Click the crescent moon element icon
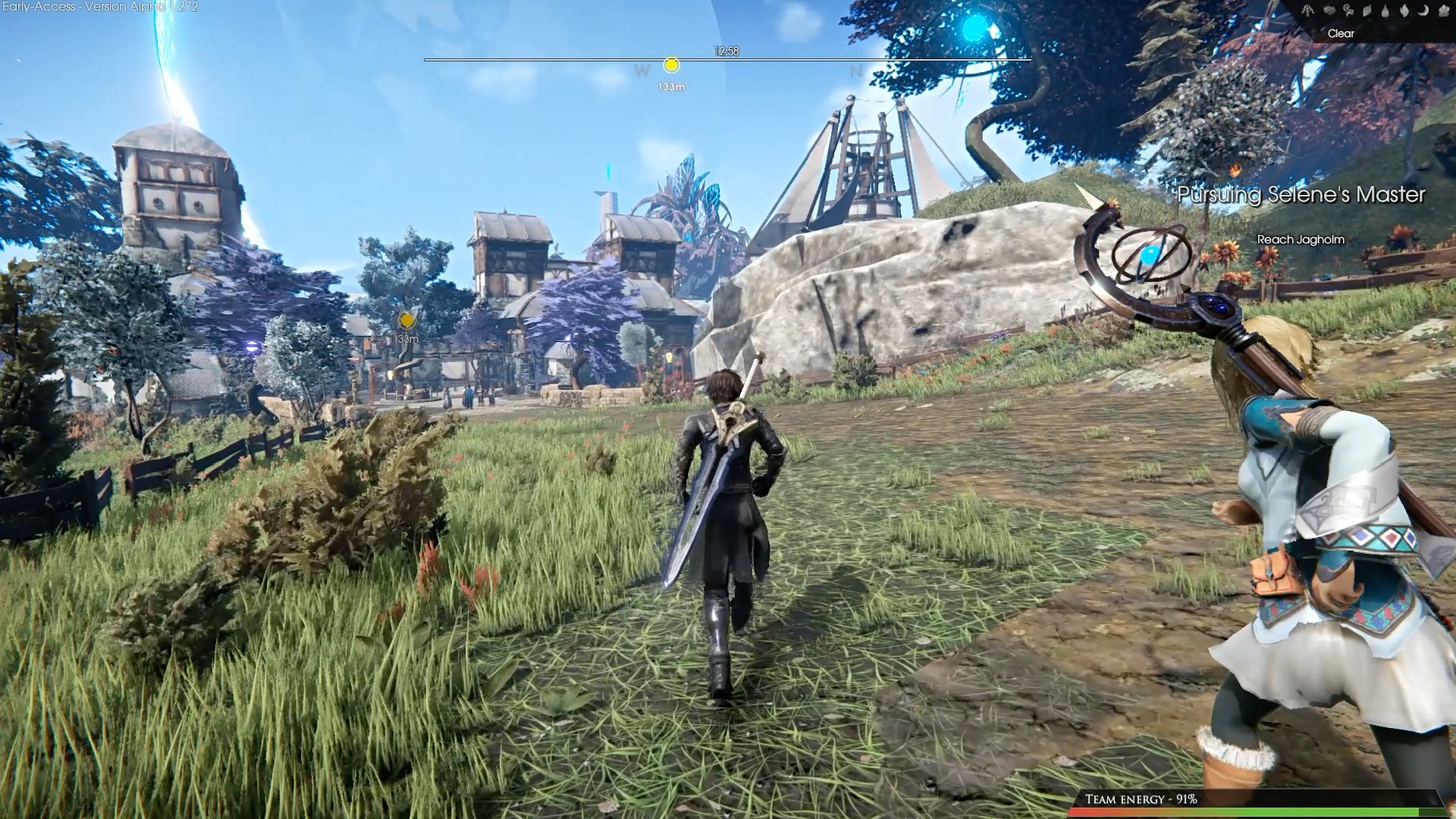 click(1423, 11)
